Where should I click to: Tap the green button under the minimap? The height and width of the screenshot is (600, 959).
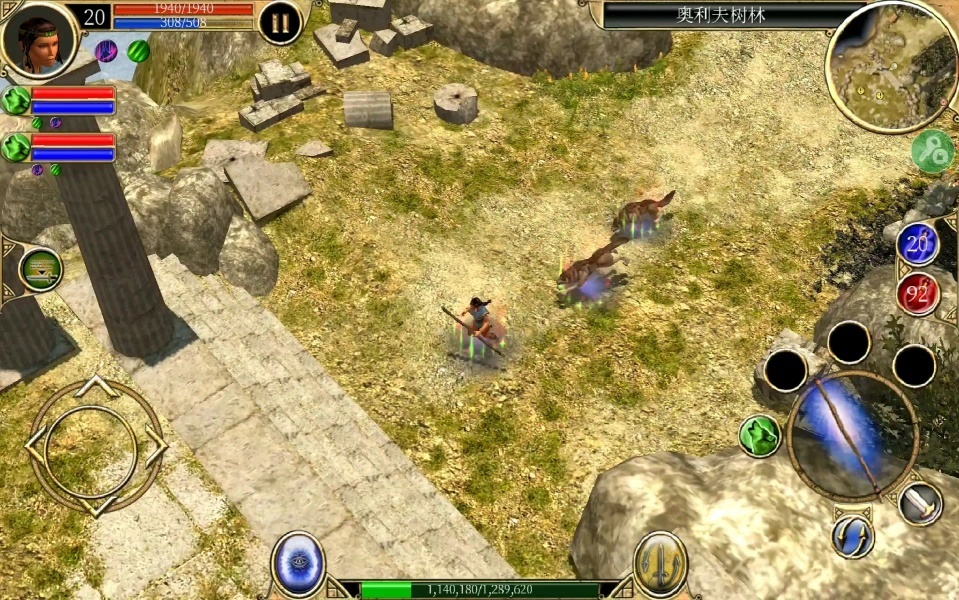click(931, 150)
